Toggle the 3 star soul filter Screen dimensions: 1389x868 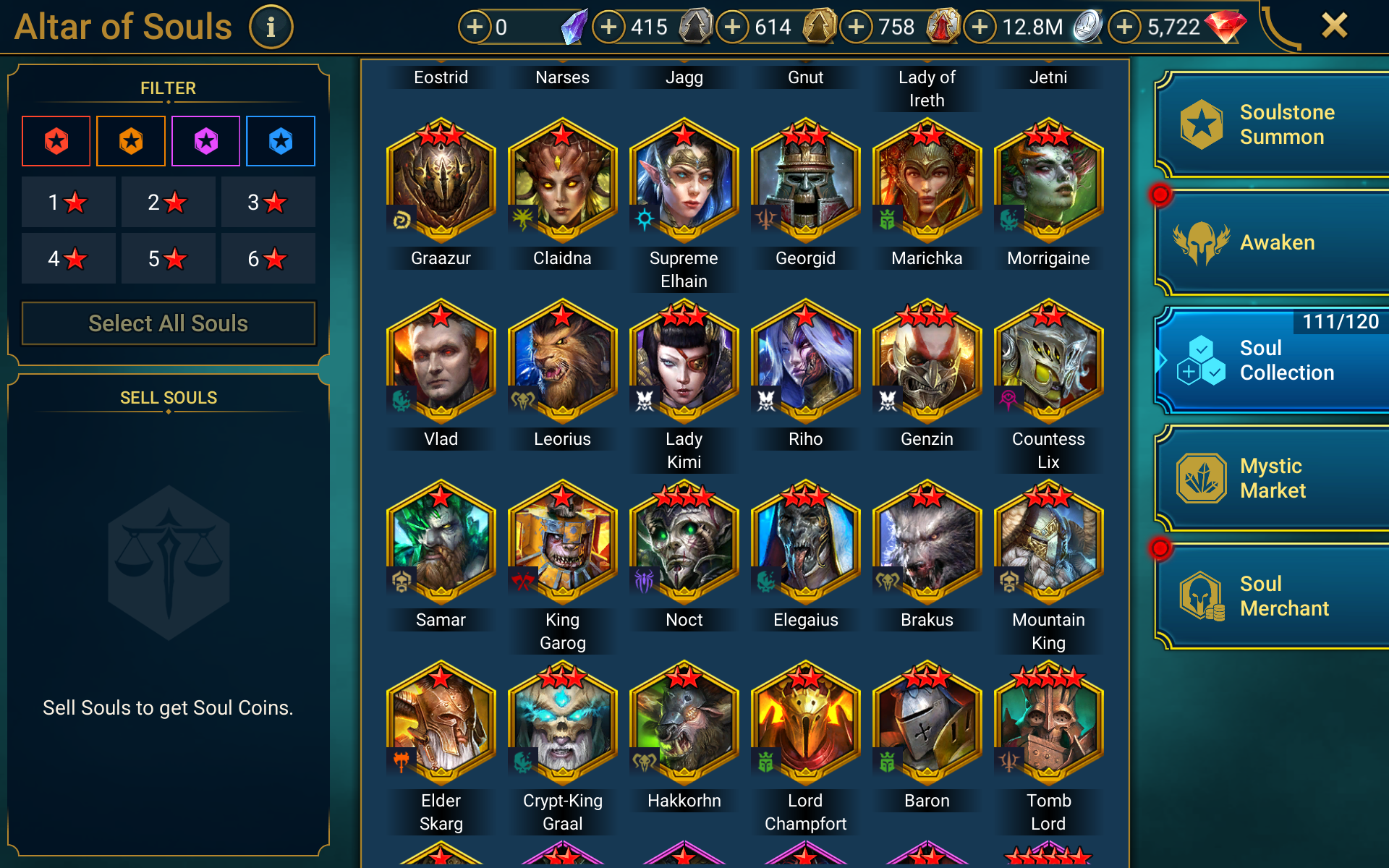point(268,203)
